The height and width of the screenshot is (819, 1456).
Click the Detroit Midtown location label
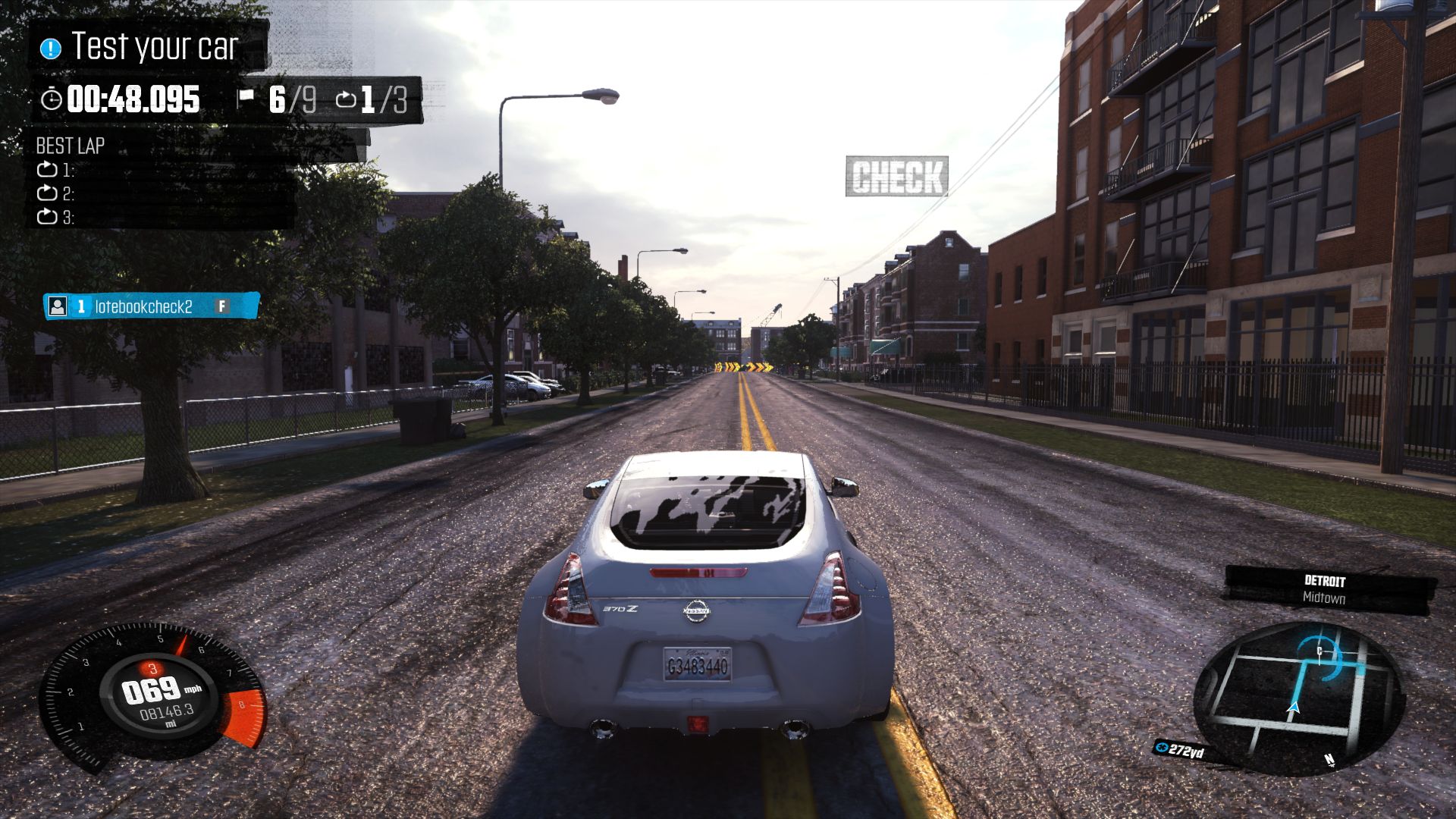1324,589
